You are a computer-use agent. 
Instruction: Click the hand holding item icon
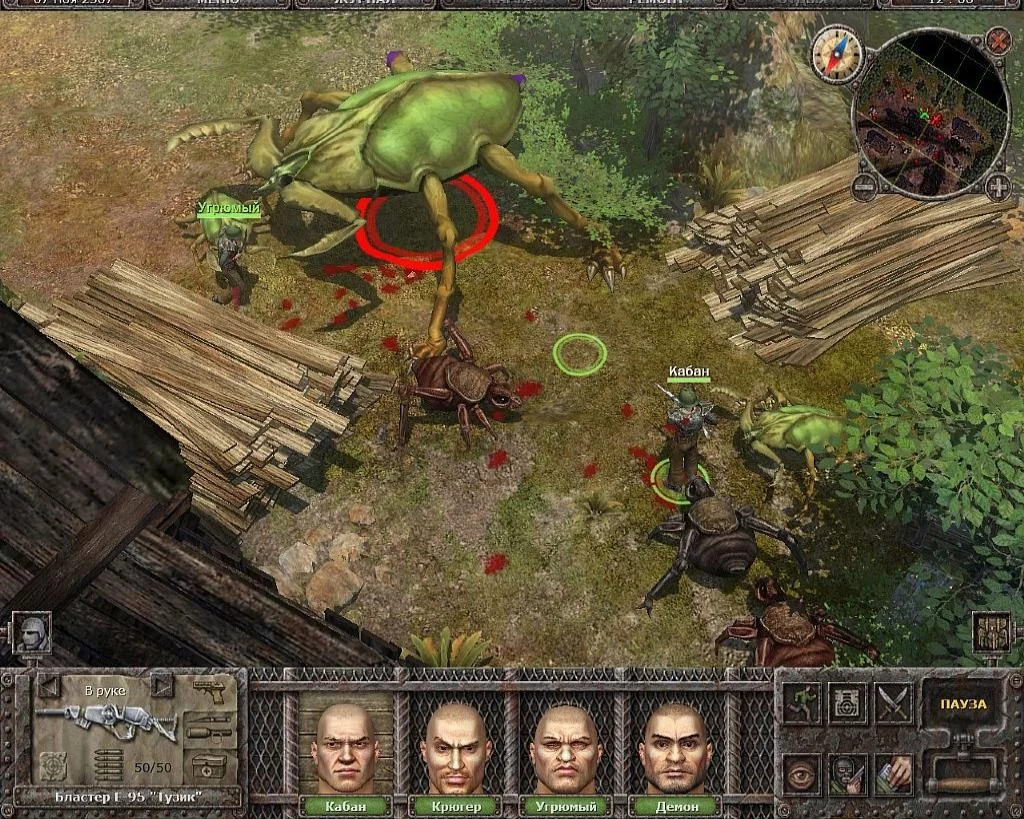(x=893, y=773)
